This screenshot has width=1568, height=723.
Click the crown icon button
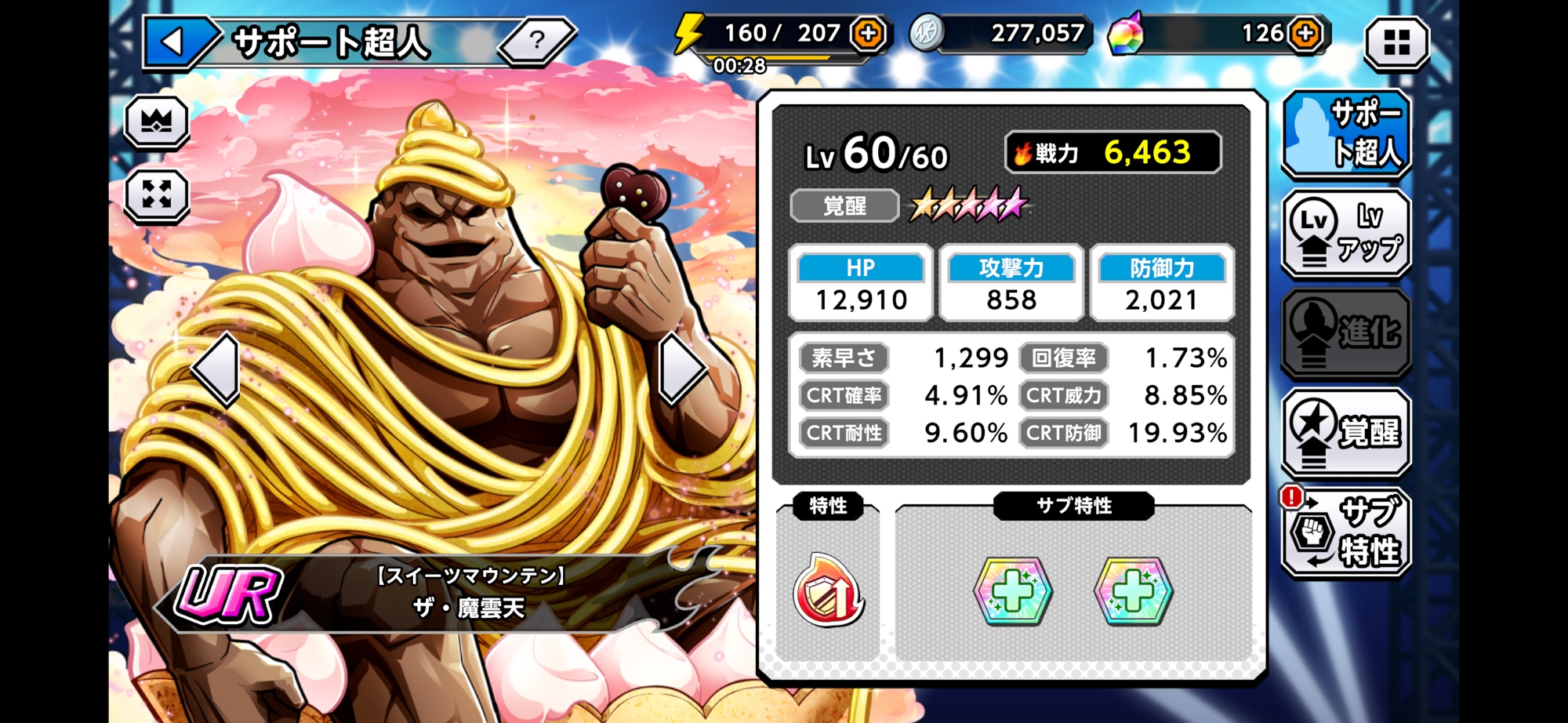click(x=157, y=122)
